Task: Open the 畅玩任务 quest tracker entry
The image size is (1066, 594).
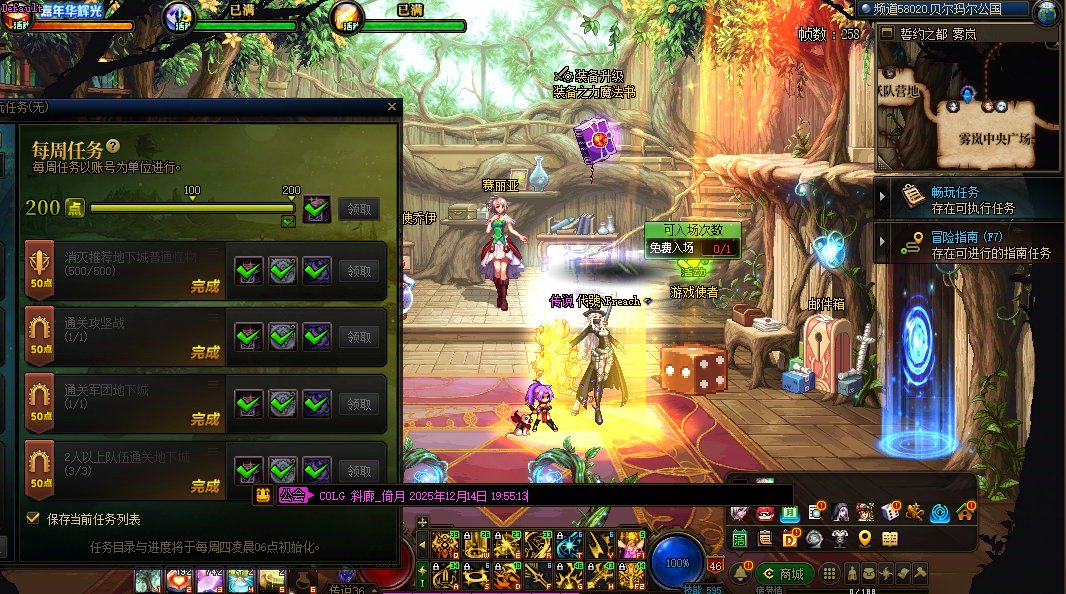Action: tap(968, 198)
